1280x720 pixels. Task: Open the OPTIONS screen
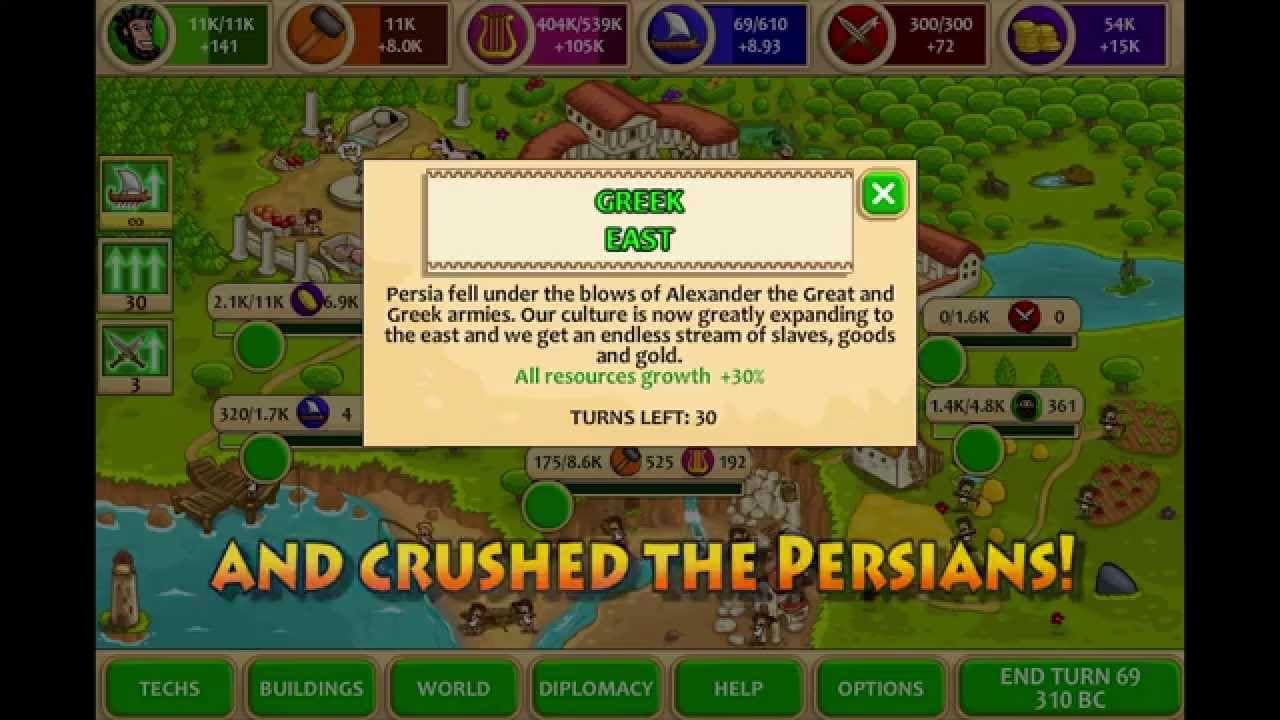coord(880,688)
